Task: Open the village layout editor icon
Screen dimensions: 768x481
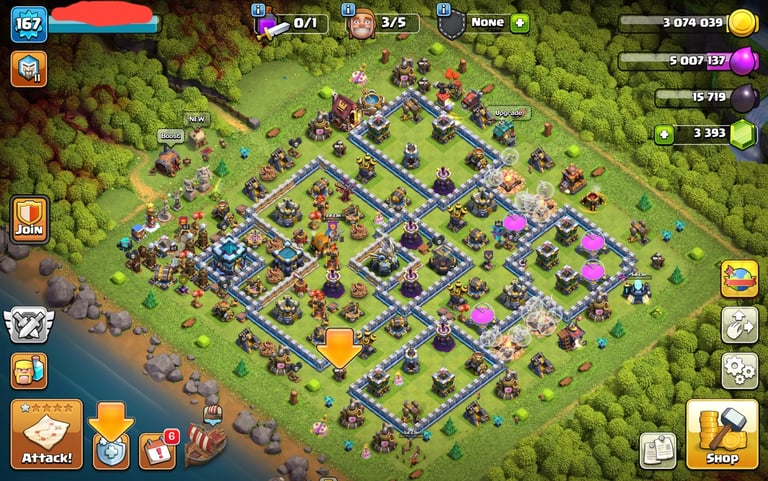Action: [739, 325]
